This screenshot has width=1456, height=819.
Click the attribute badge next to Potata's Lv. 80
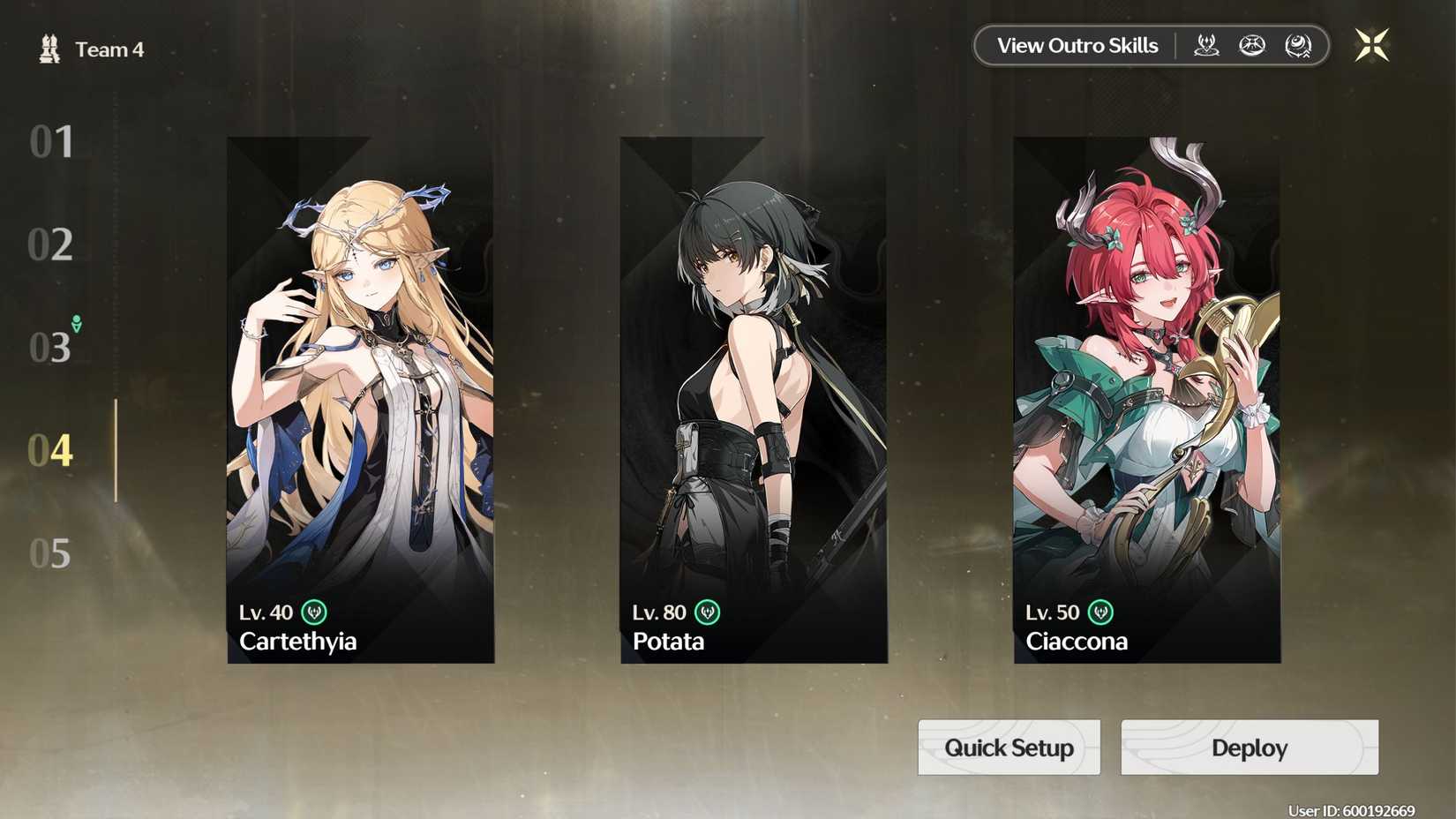[708, 612]
